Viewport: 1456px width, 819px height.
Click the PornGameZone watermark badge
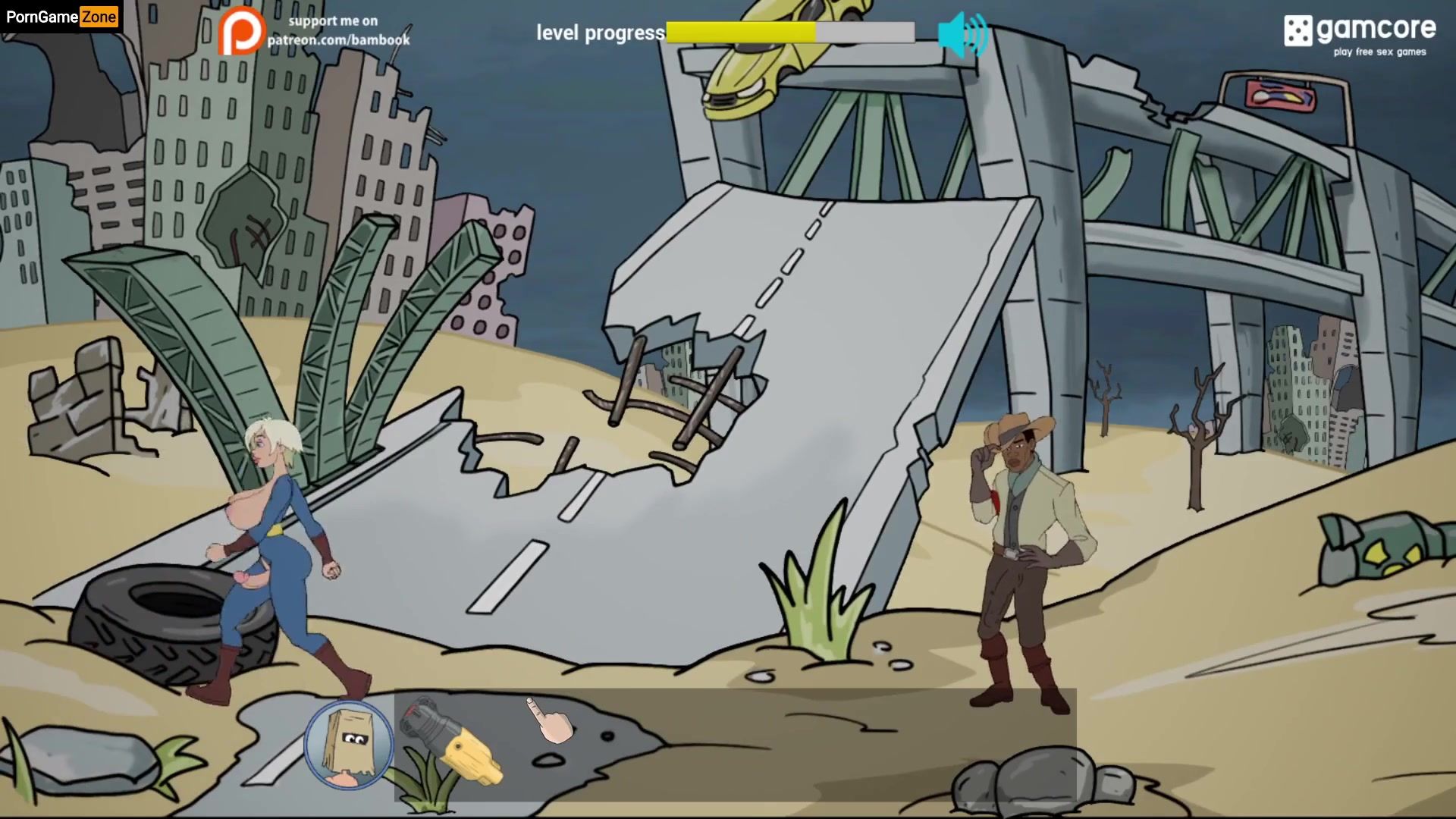[x=61, y=17]
